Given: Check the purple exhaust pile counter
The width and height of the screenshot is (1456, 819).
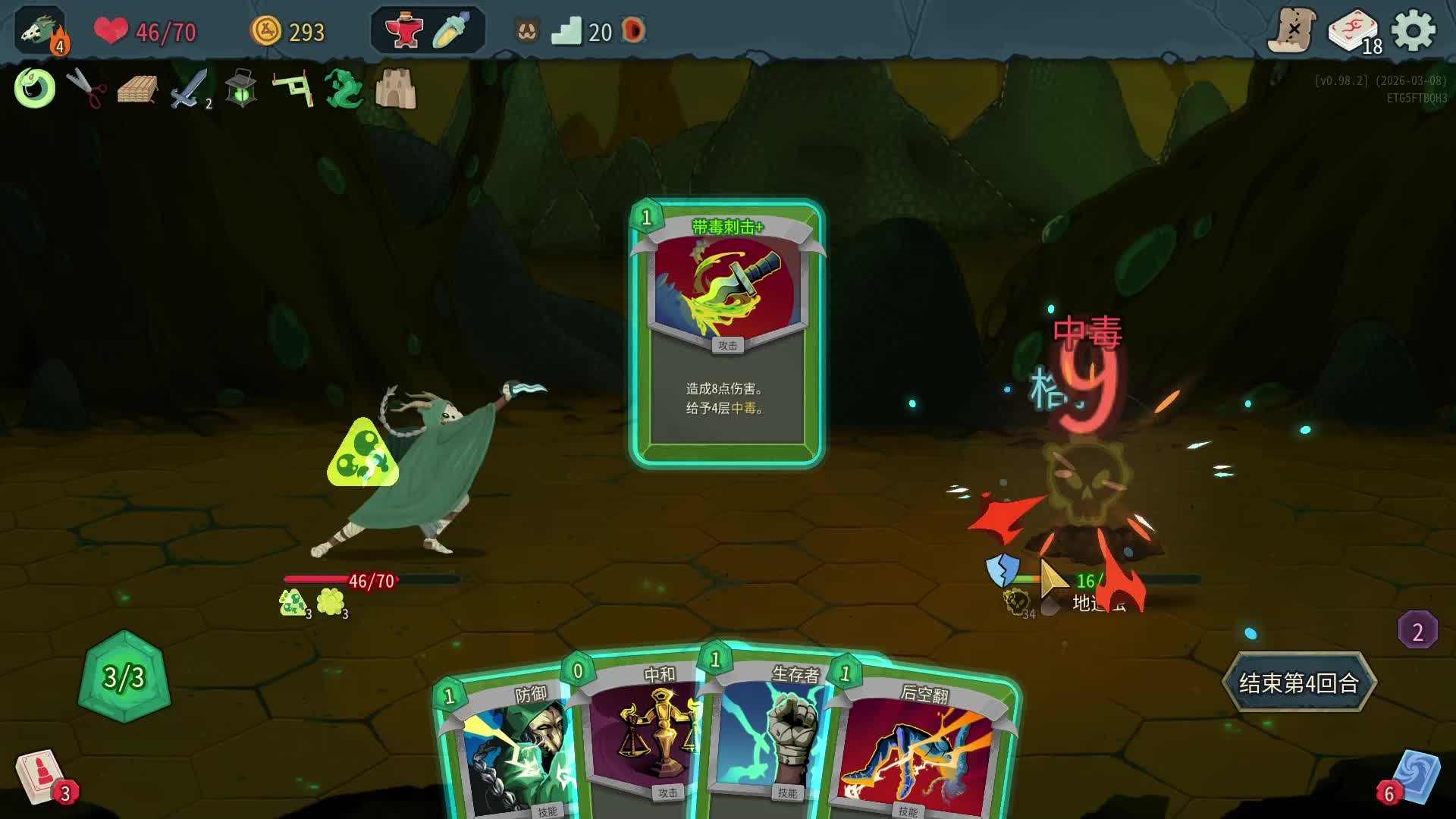Looking at the screenshot, I should coord(1417,631).
